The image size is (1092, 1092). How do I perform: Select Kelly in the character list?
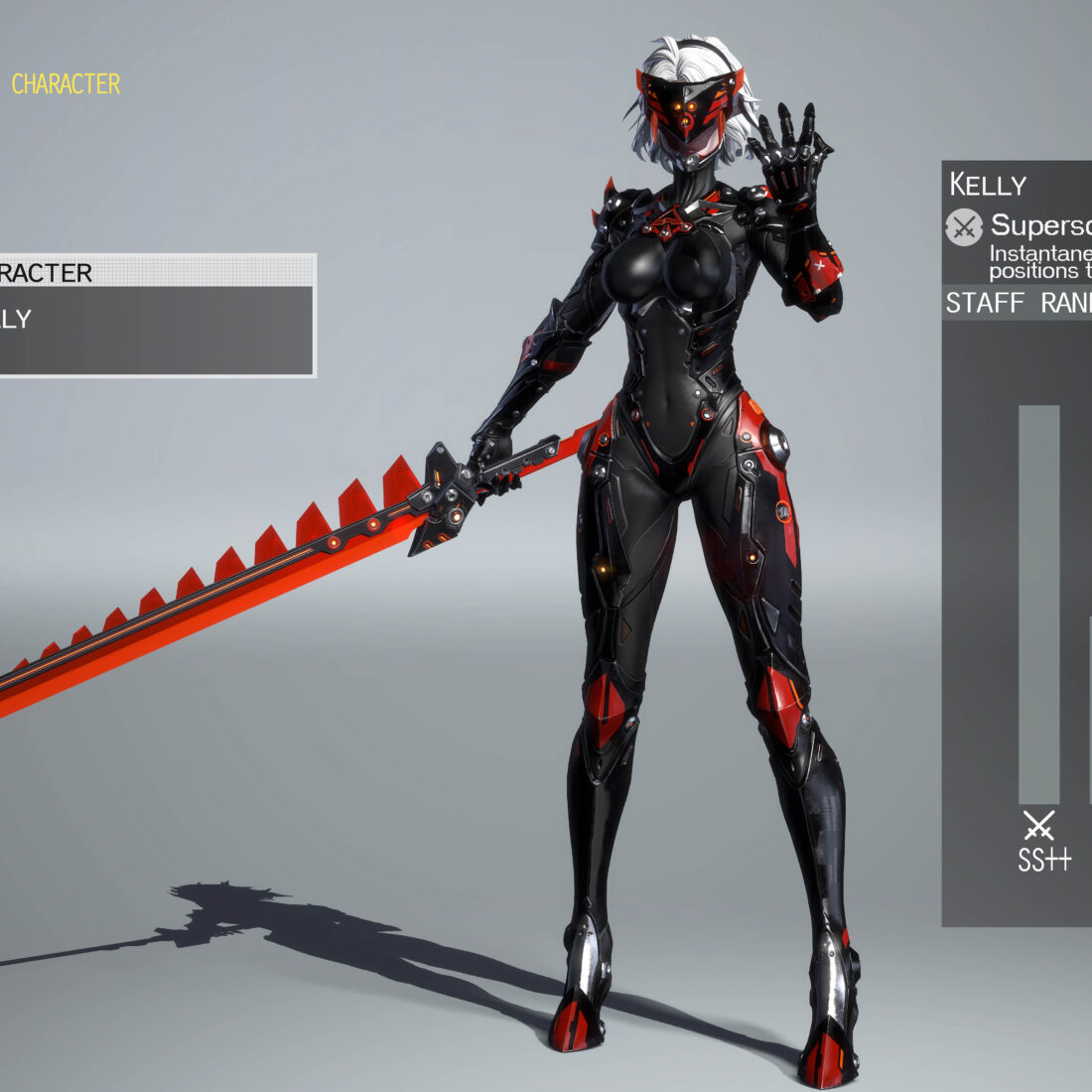149,320
